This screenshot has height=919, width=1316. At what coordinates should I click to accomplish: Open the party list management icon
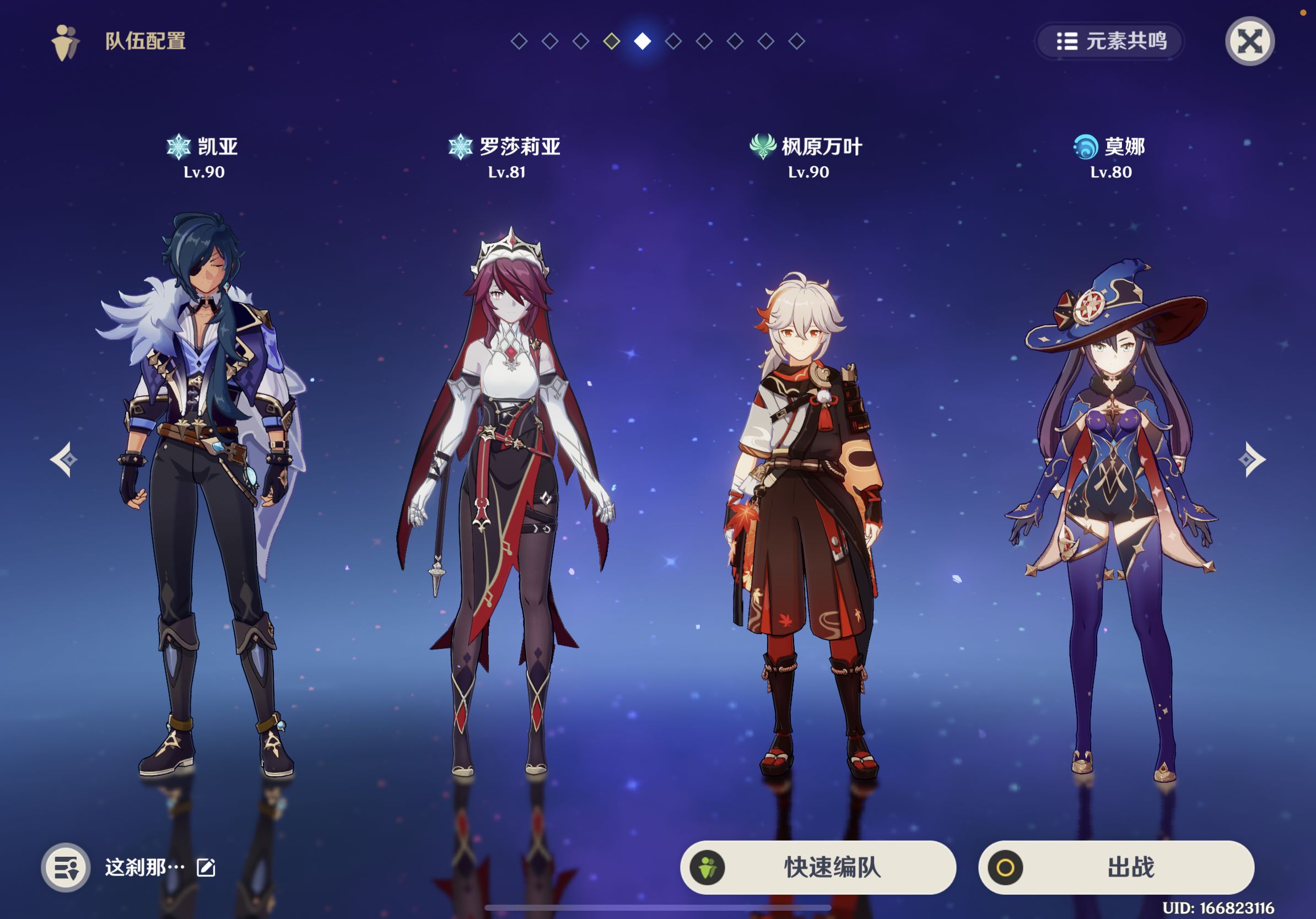tap(66, 867)
